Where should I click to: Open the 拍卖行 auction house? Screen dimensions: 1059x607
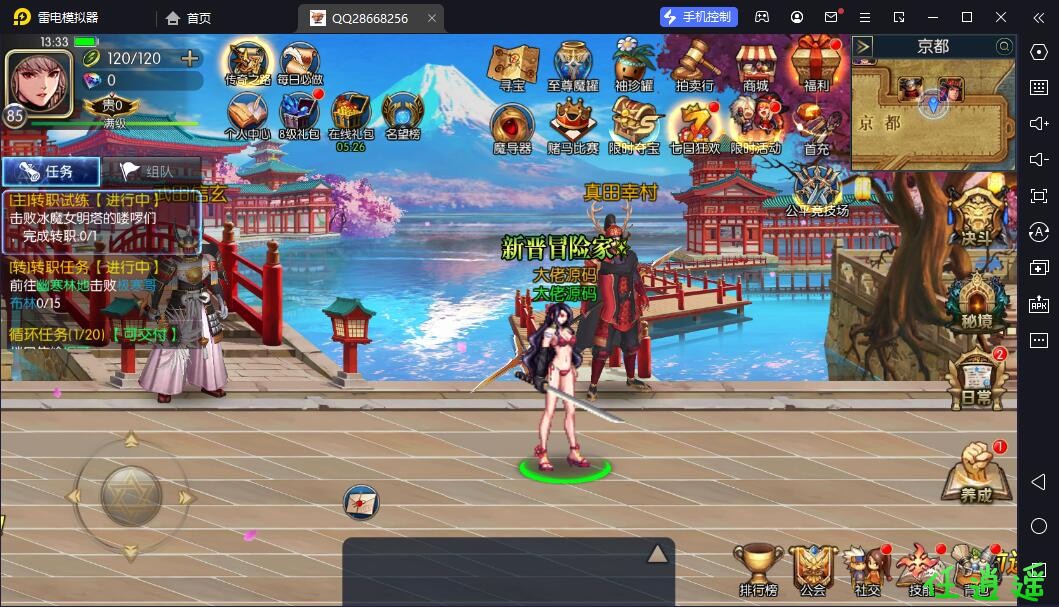click(x=695, y=66)
